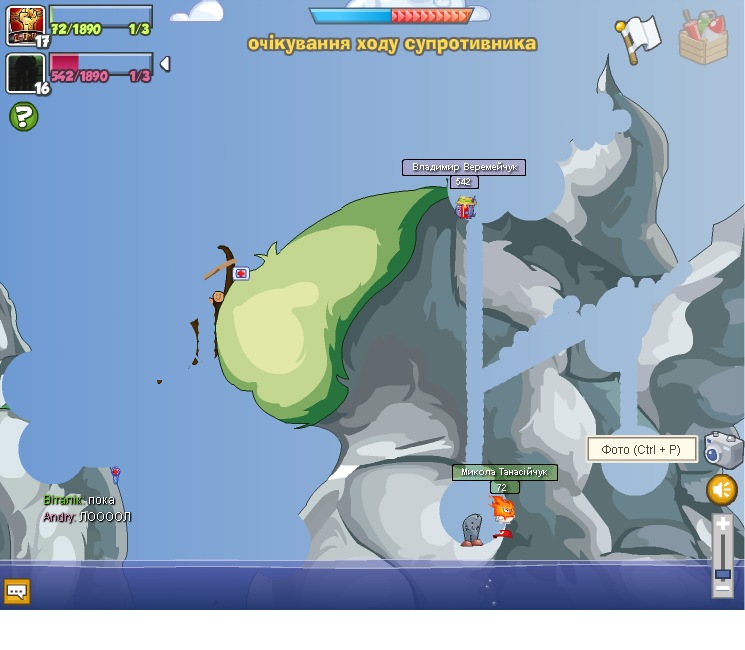The height and width of the screenshot is (650, 745).
Task: Open the chat speech bubble button
Action: [16, 591]
